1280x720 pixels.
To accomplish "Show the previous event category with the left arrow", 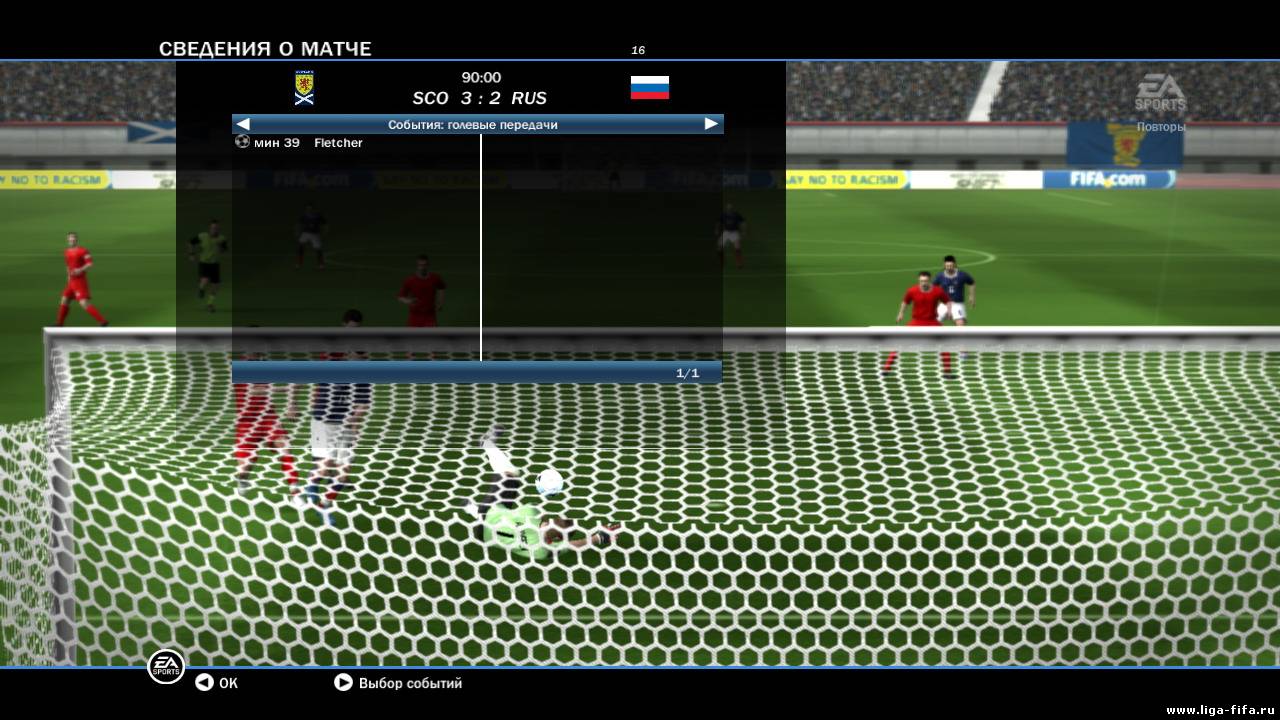I will (x=243, y=124).
